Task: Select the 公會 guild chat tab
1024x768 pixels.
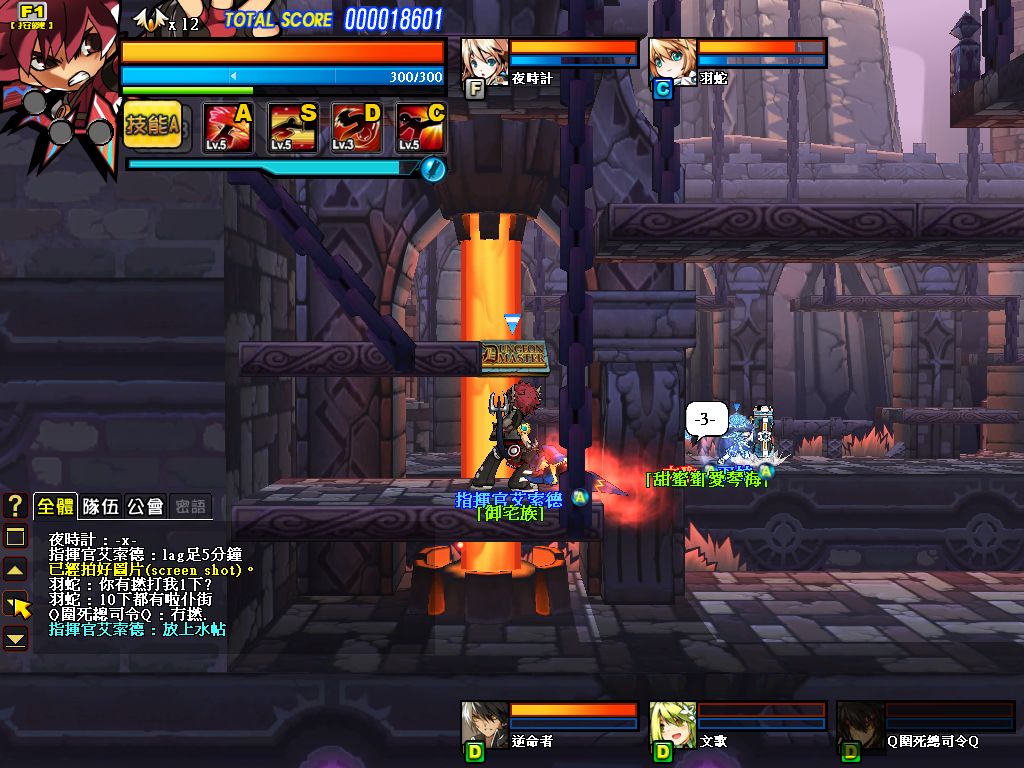Action: 145,506
